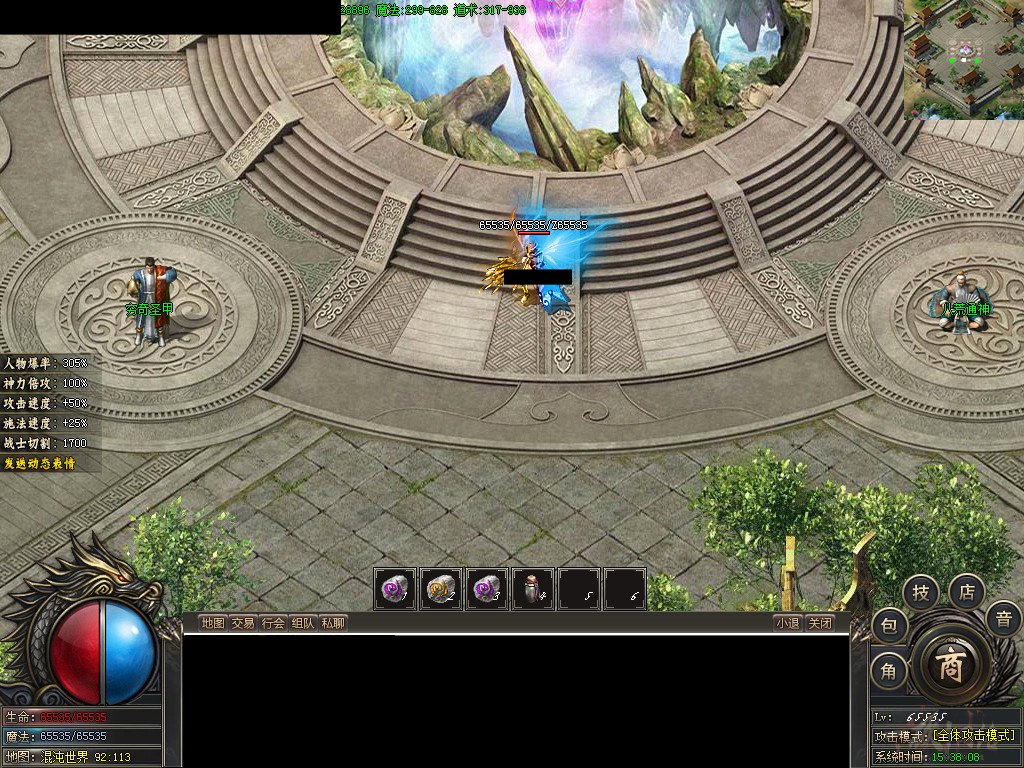Click 发送动态表情 send emote link
This screenshot has width=1024, height=768.
click(39, 463)
